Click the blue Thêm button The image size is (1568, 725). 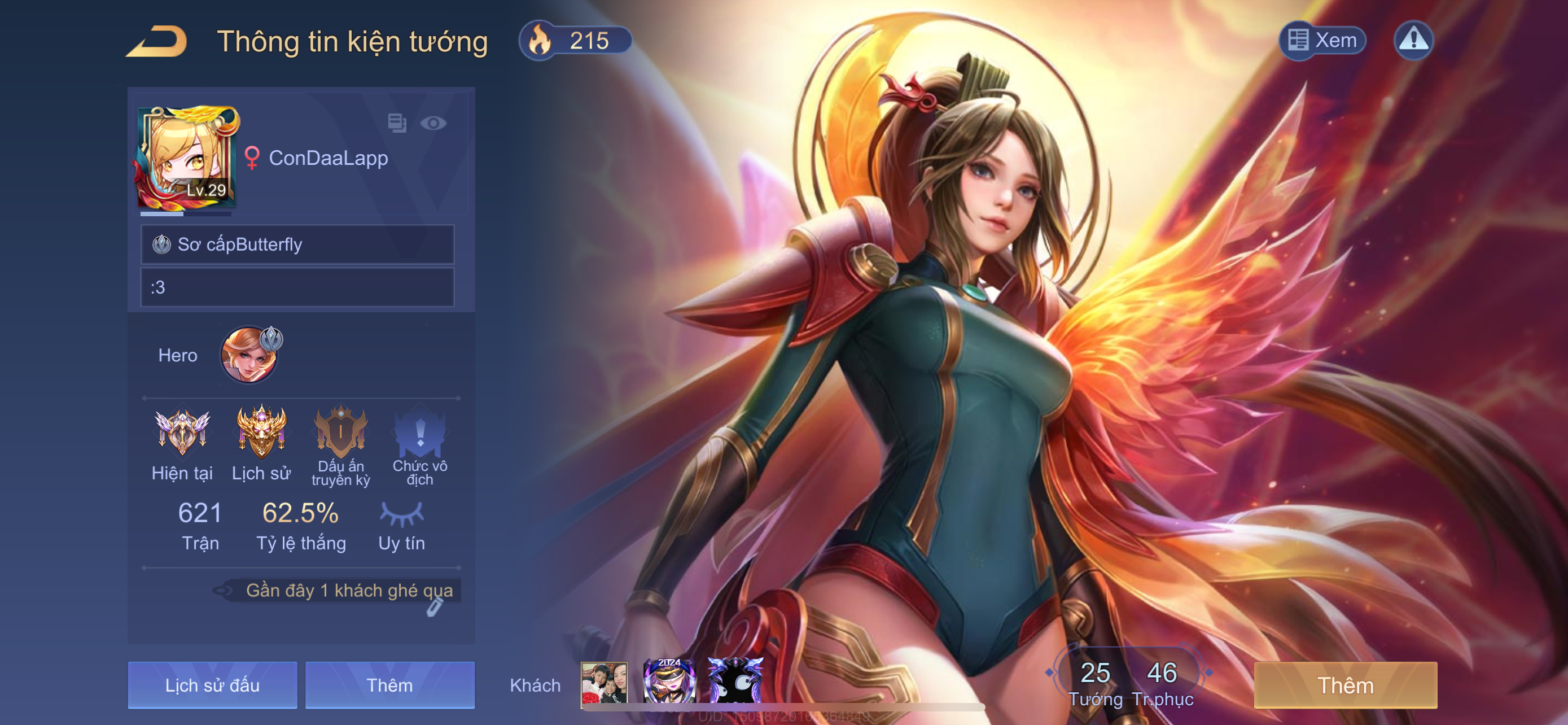tap(389, 685)
